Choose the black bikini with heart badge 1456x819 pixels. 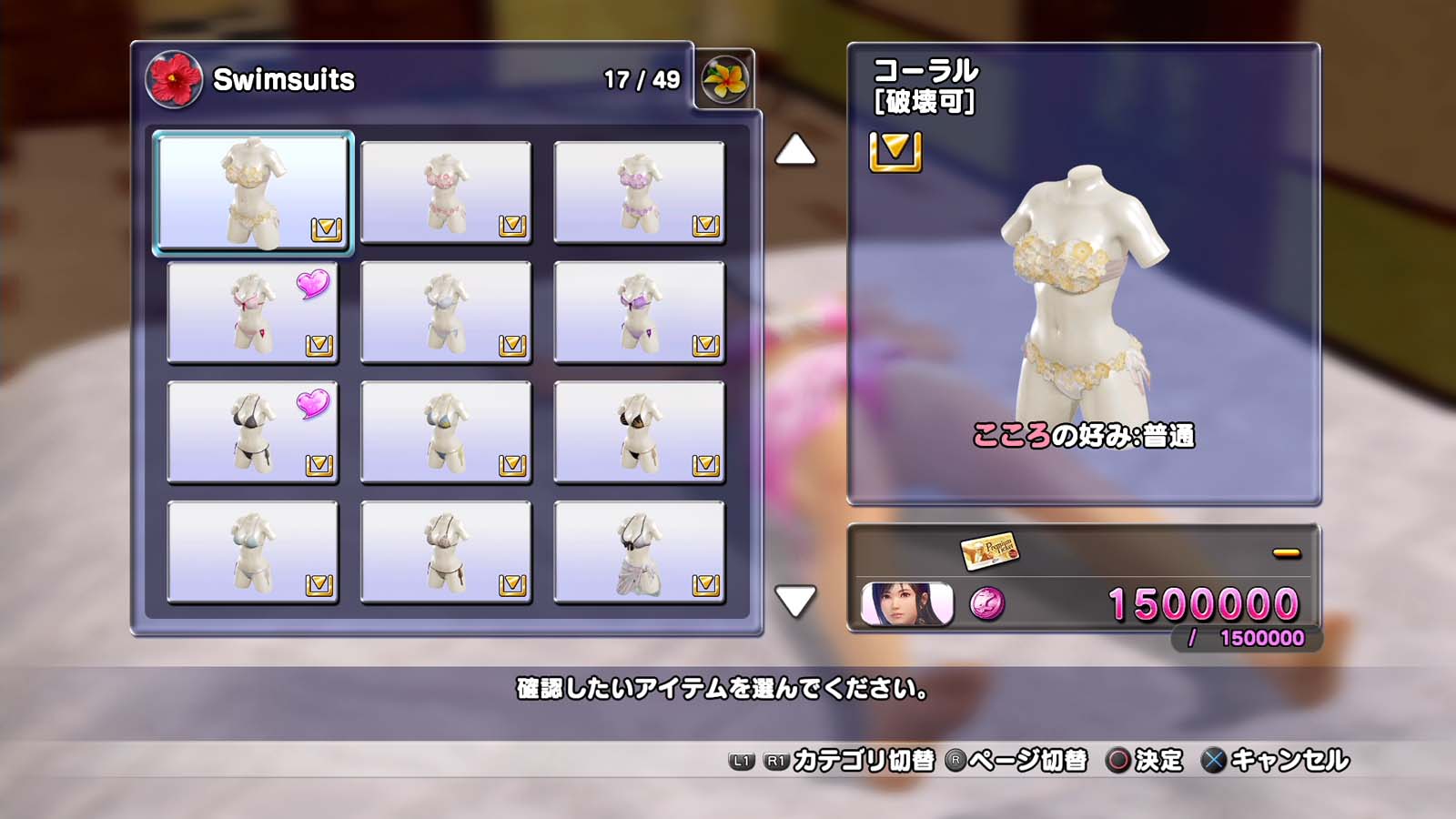coord(253,432)
